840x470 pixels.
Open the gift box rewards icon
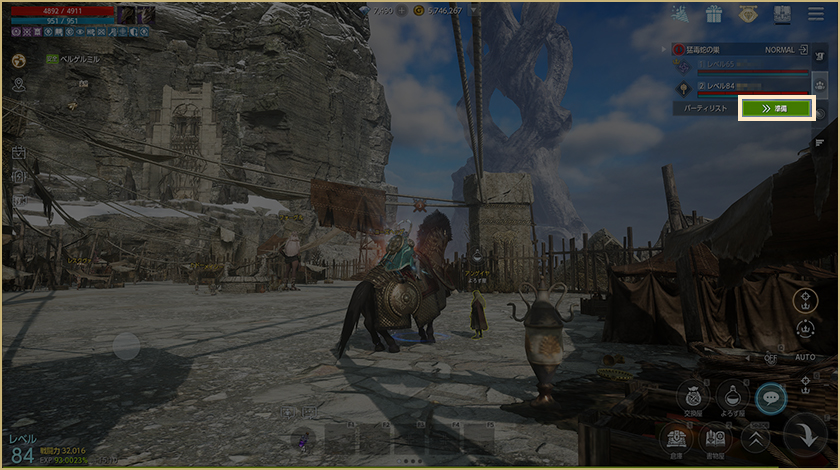pyautogui.click(x=713, y=14)
